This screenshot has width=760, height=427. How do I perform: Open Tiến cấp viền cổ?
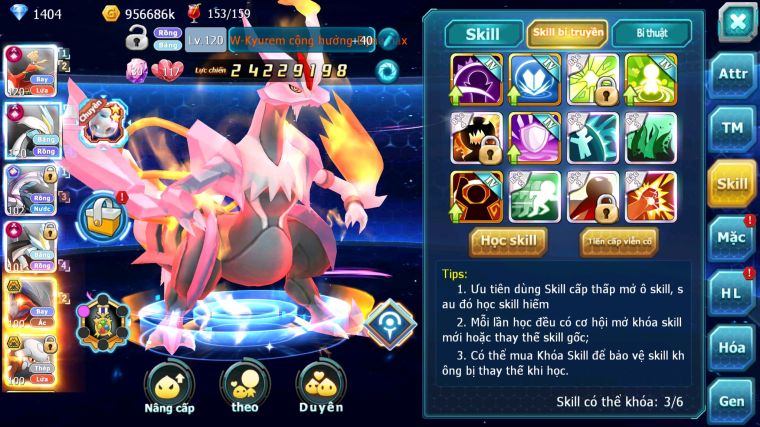(x=618, y=241)
